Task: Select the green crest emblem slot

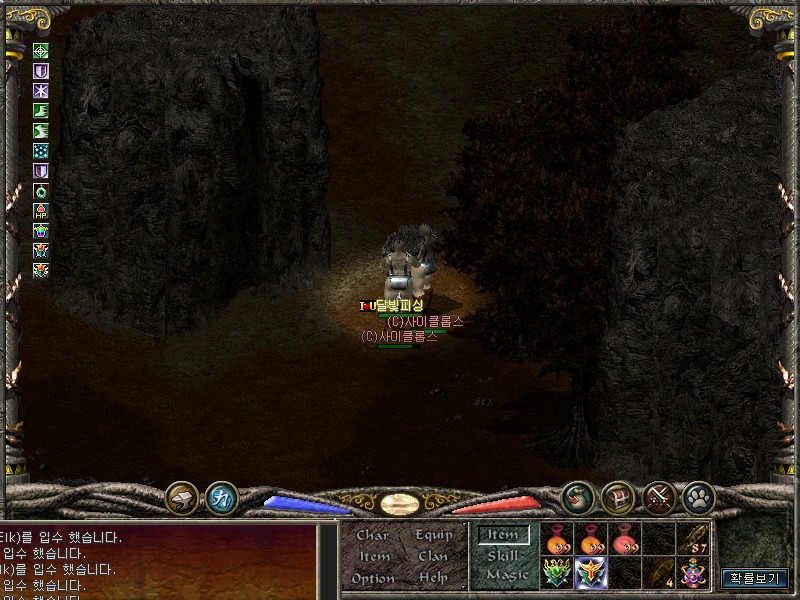Action: 557,573
